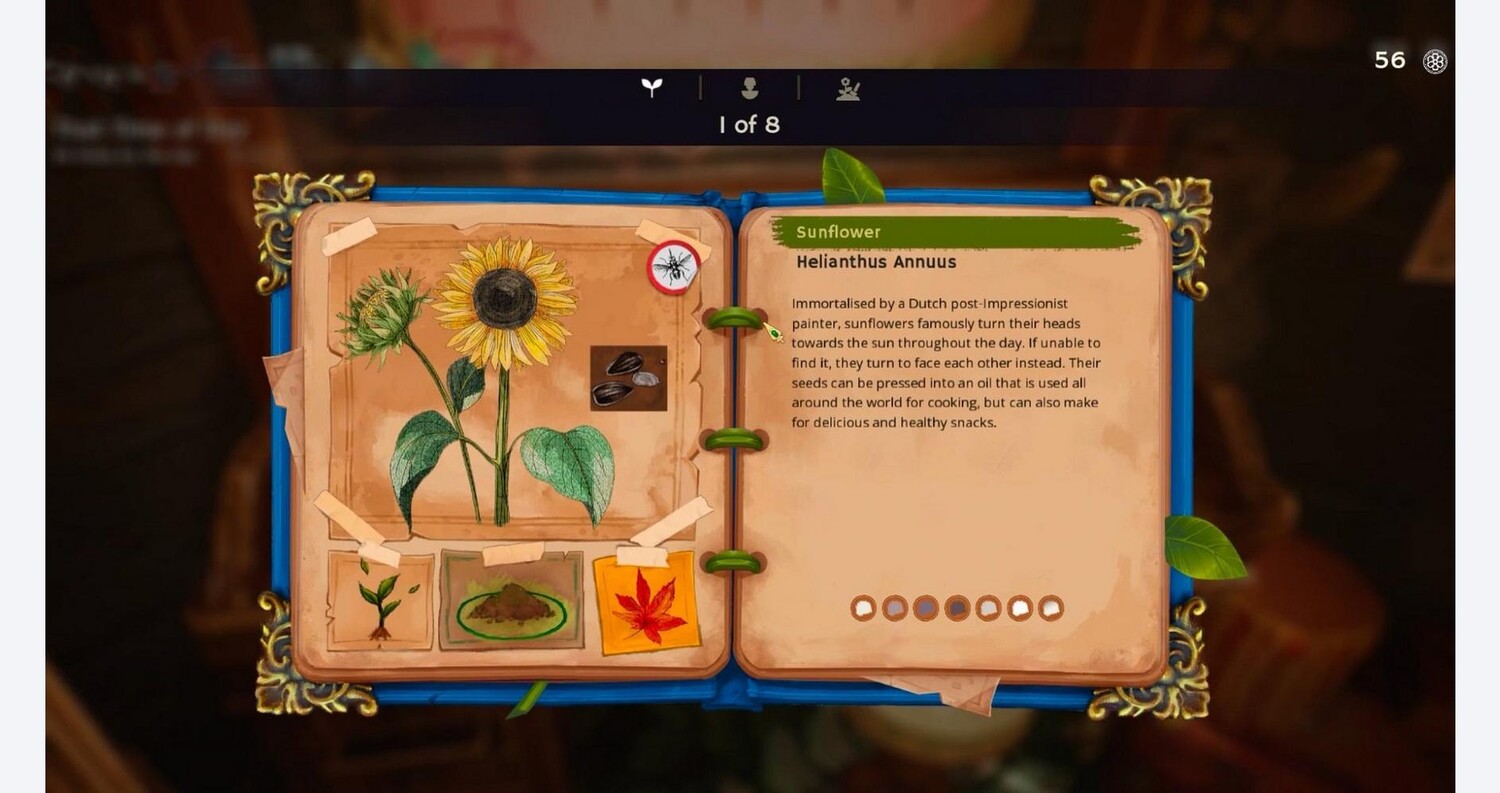This screenshot has width=1500, height=793.
Task: Select the no-insects pest badge
Action: pos(673,267)
